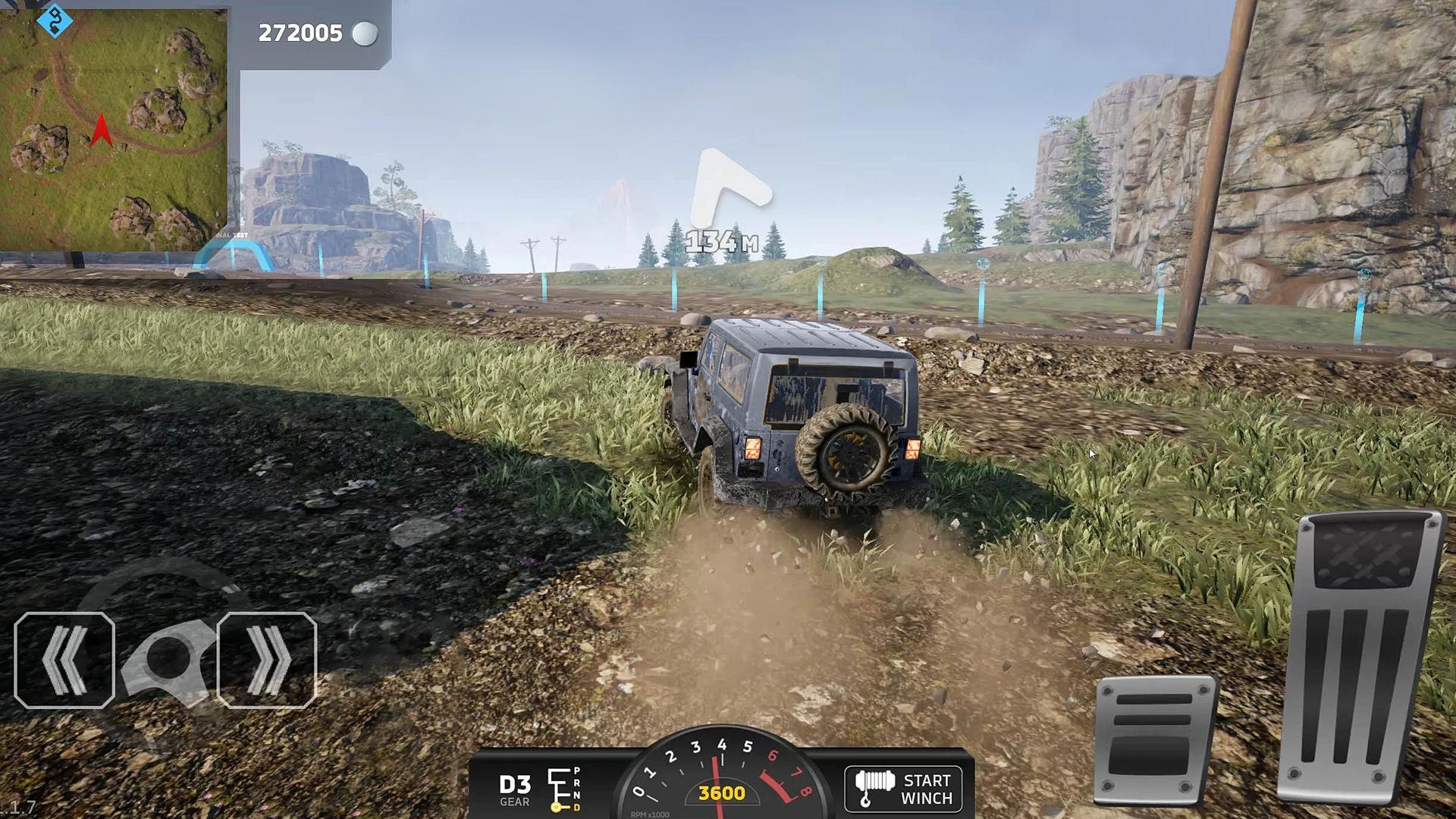This screenshot has height=819, width=1456.
Task: Click the 272005 currency counter
Action: click(300, 33)
